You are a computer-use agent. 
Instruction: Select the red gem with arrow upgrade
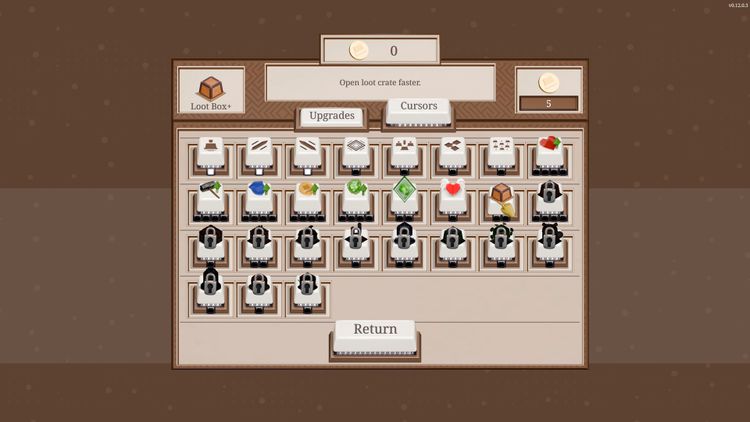(x=550, y=149)
